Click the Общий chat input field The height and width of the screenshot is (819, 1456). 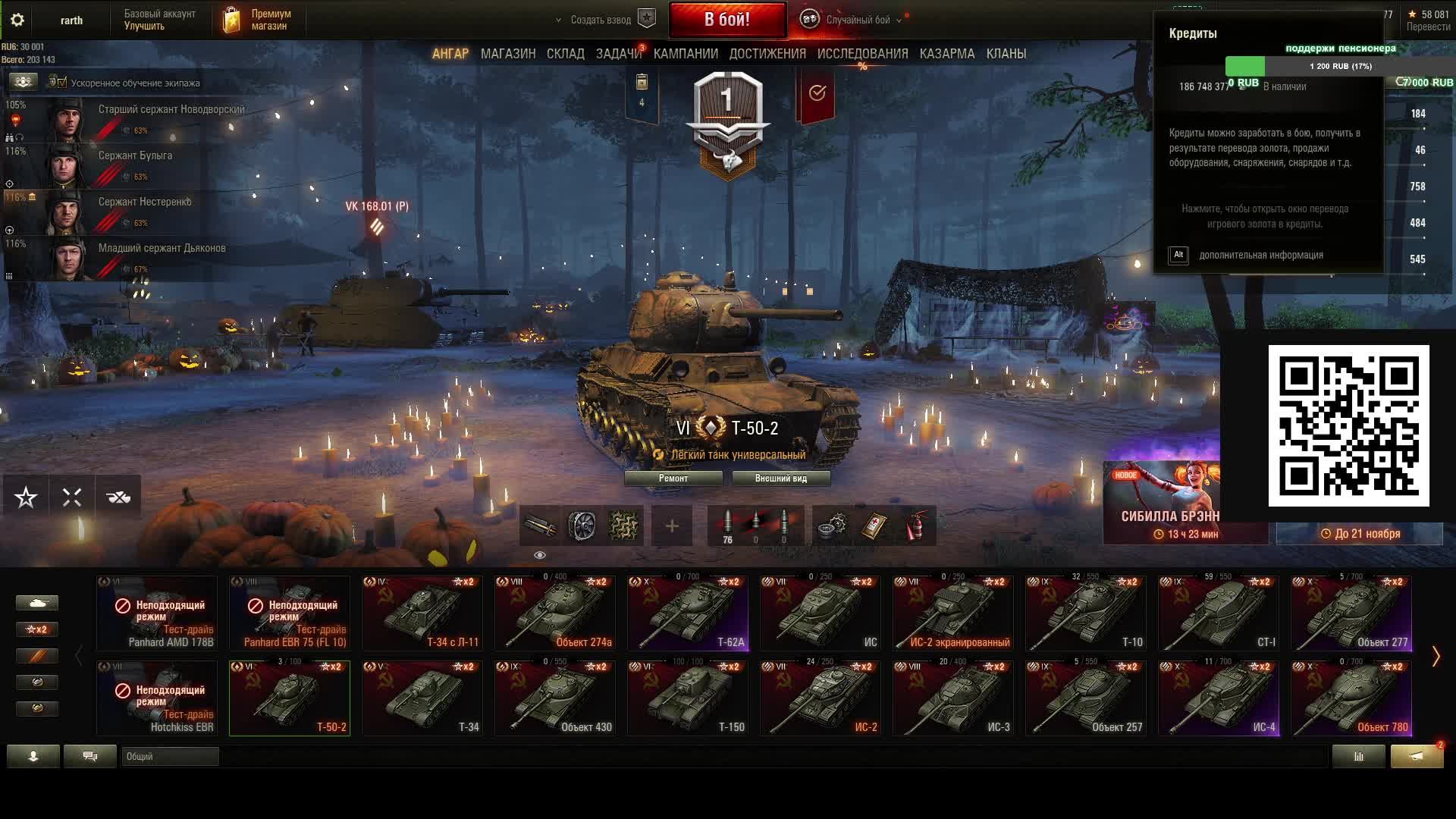[x=170, y=756]
